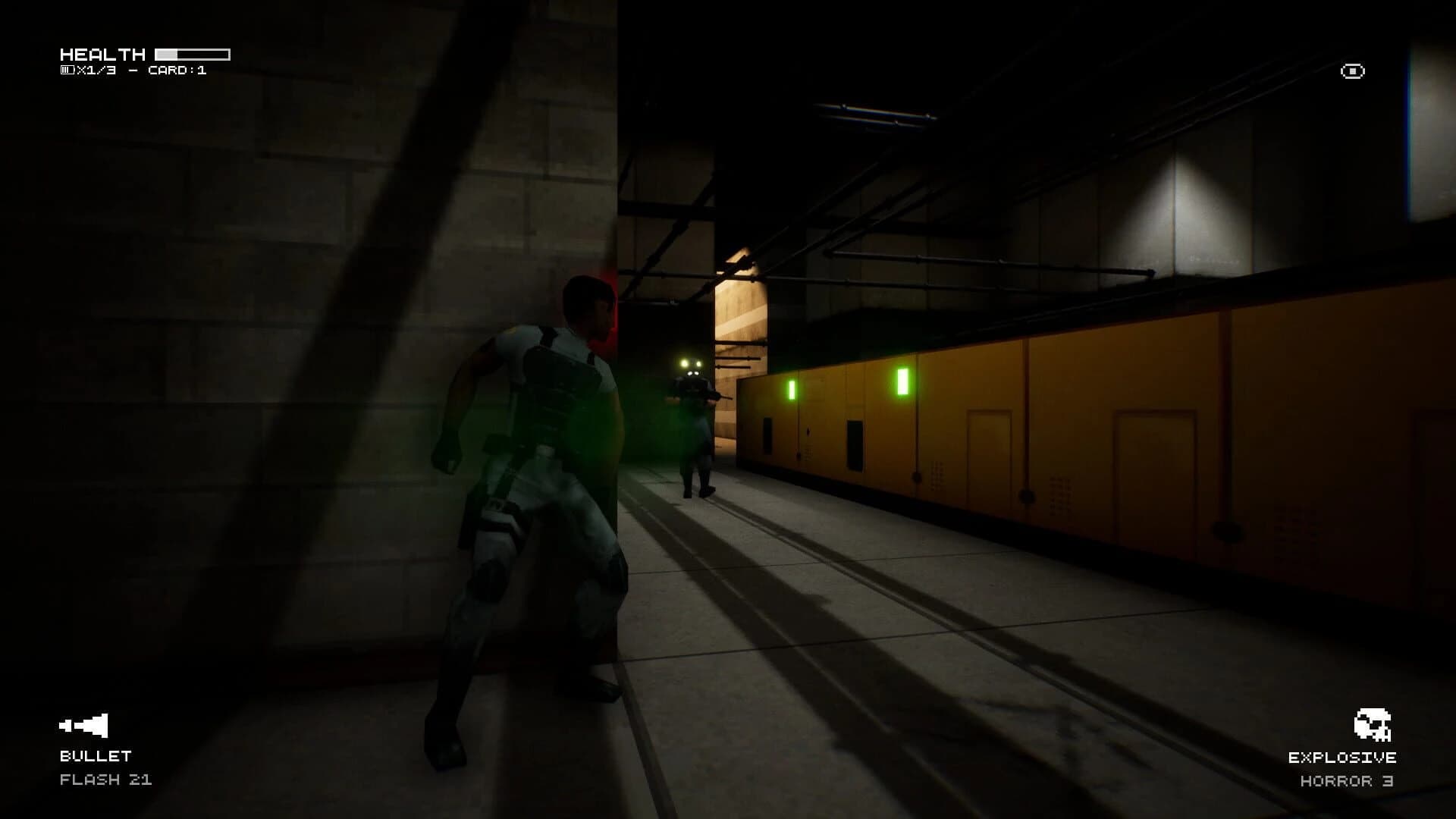Click the HEALTH progress bar

tap(191, 53)
